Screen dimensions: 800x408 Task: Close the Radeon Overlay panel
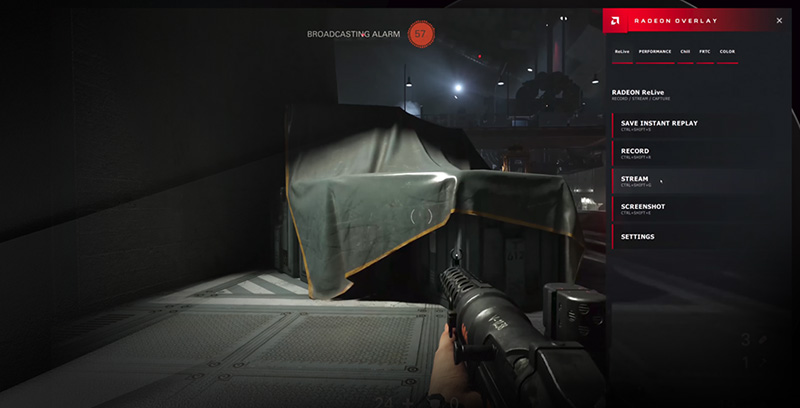point(779,20)
